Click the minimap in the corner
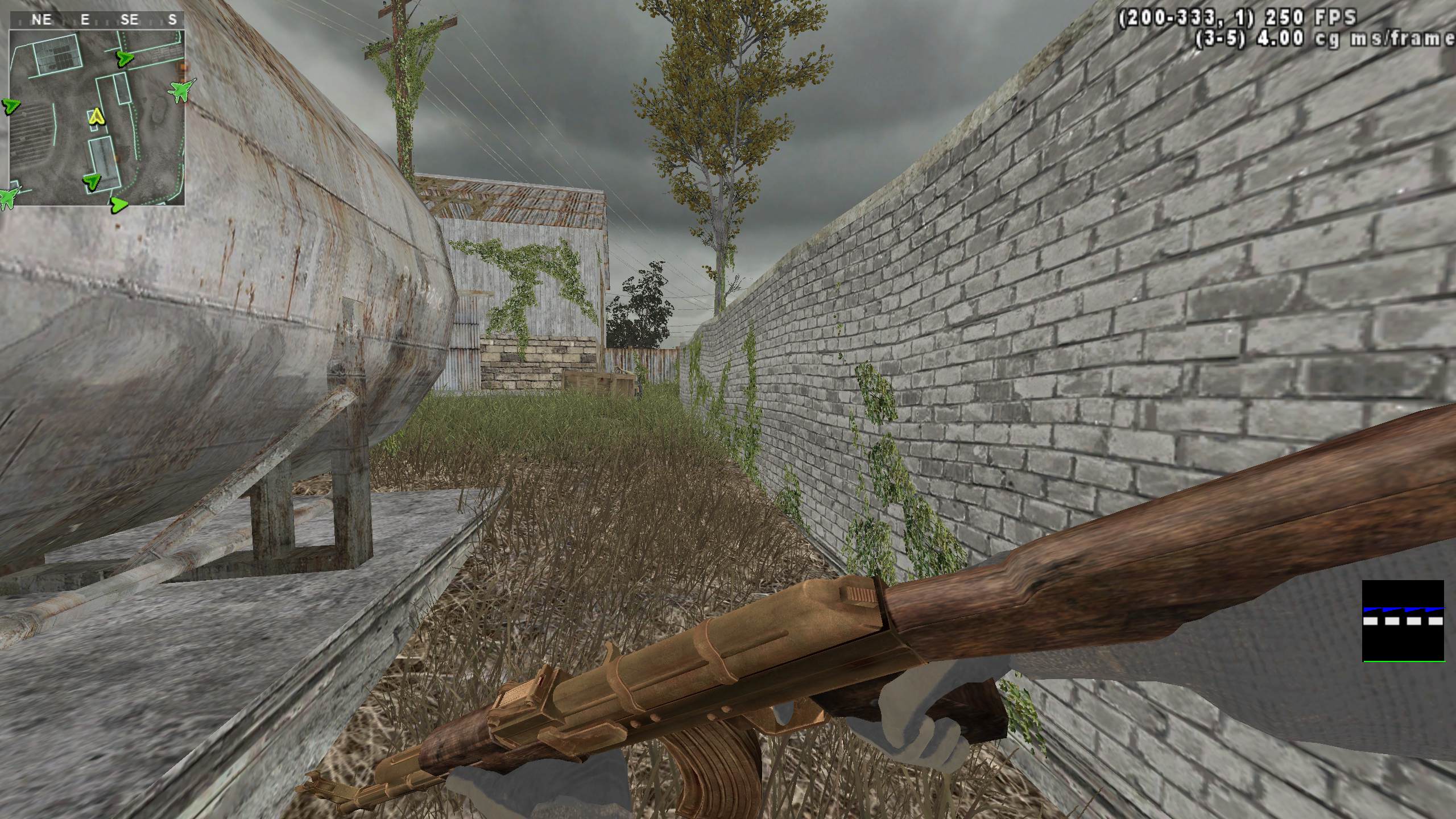The height and width of the screenshot is (819, 1456). [97, 117]
